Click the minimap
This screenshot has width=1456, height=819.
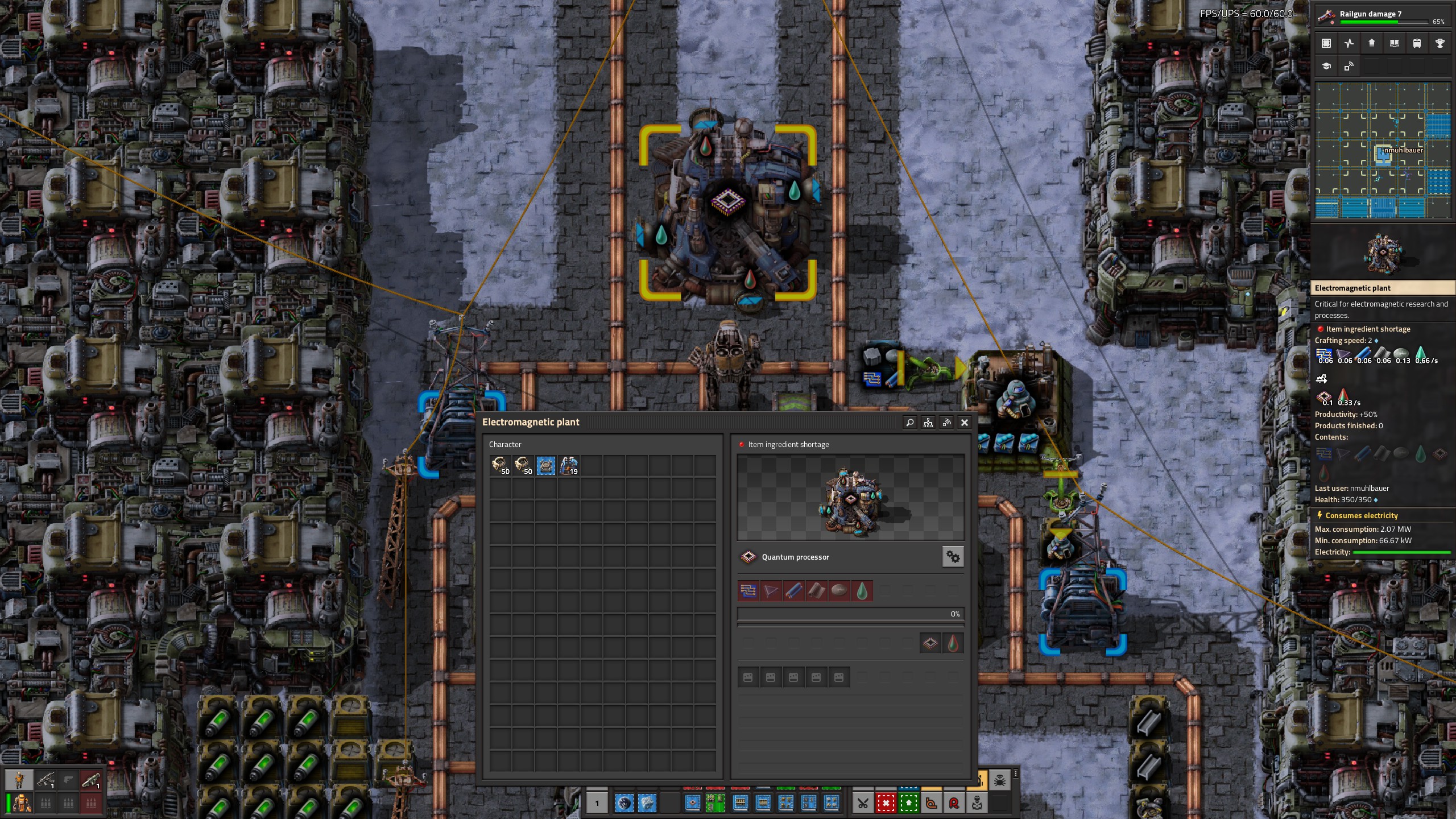tap(1382, 151)
